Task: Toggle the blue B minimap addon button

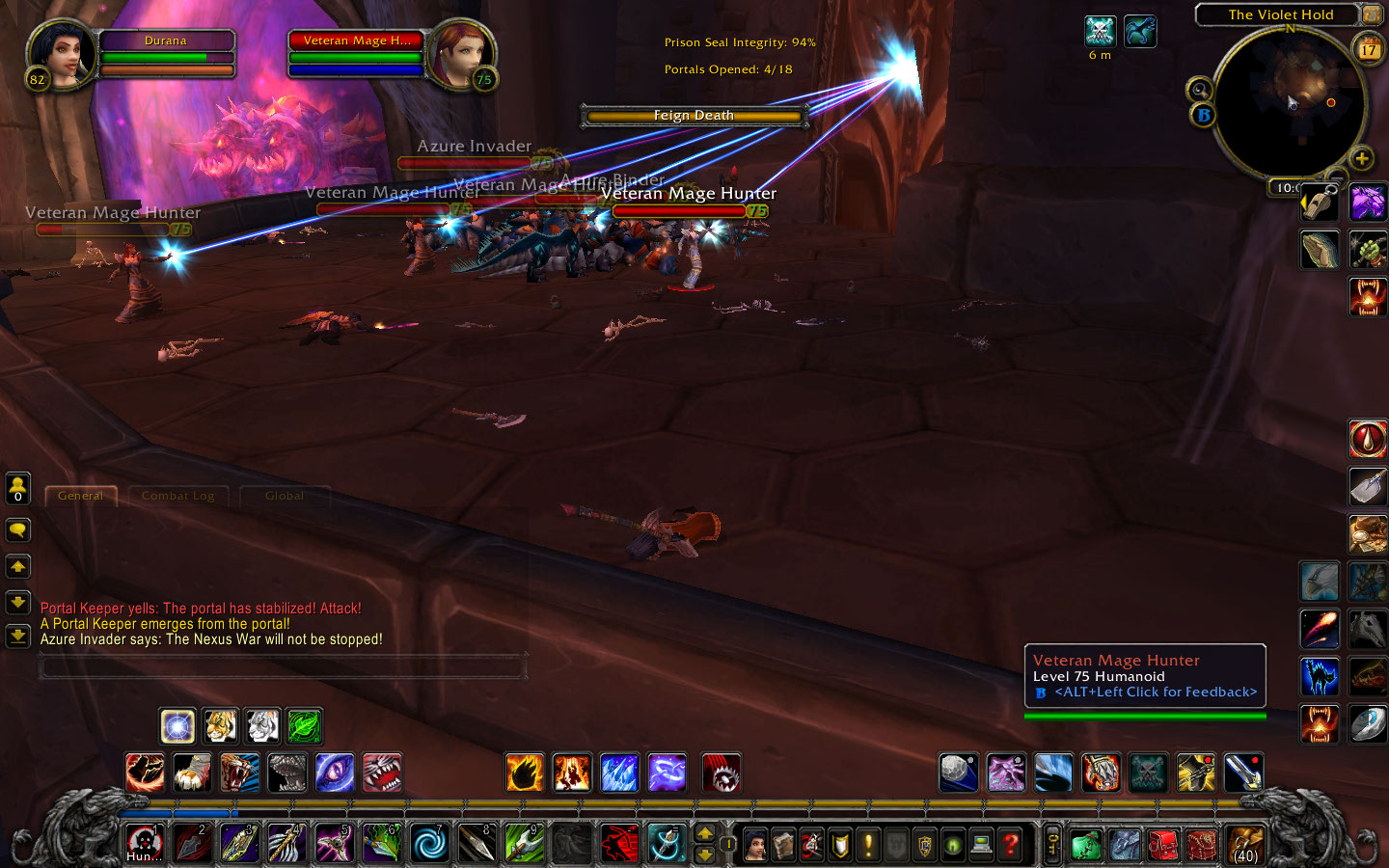Action: coord(1202,116)
